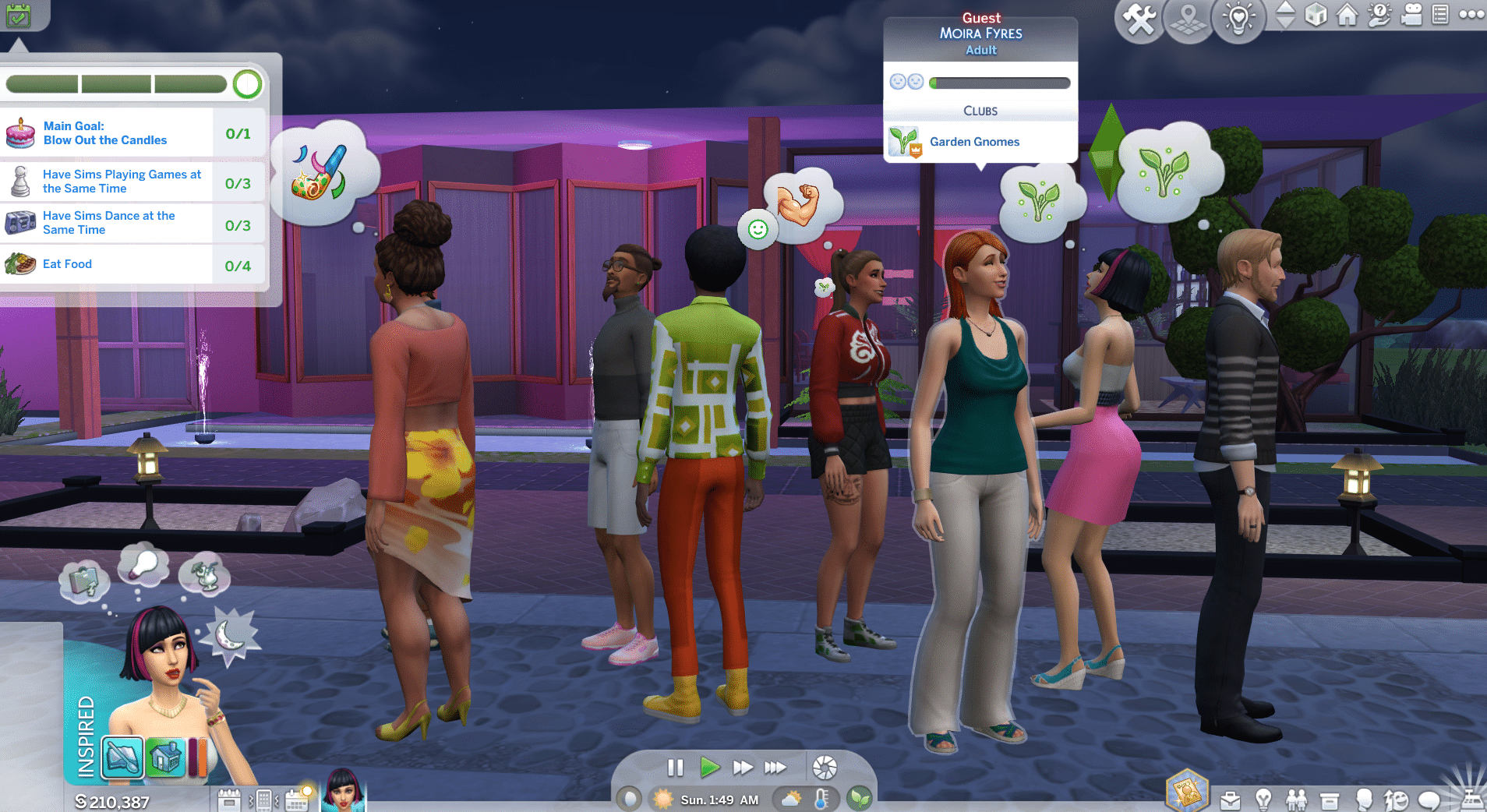
Task: Click the up arrow to view upper floor
Action: click(x=1286, y=9)
